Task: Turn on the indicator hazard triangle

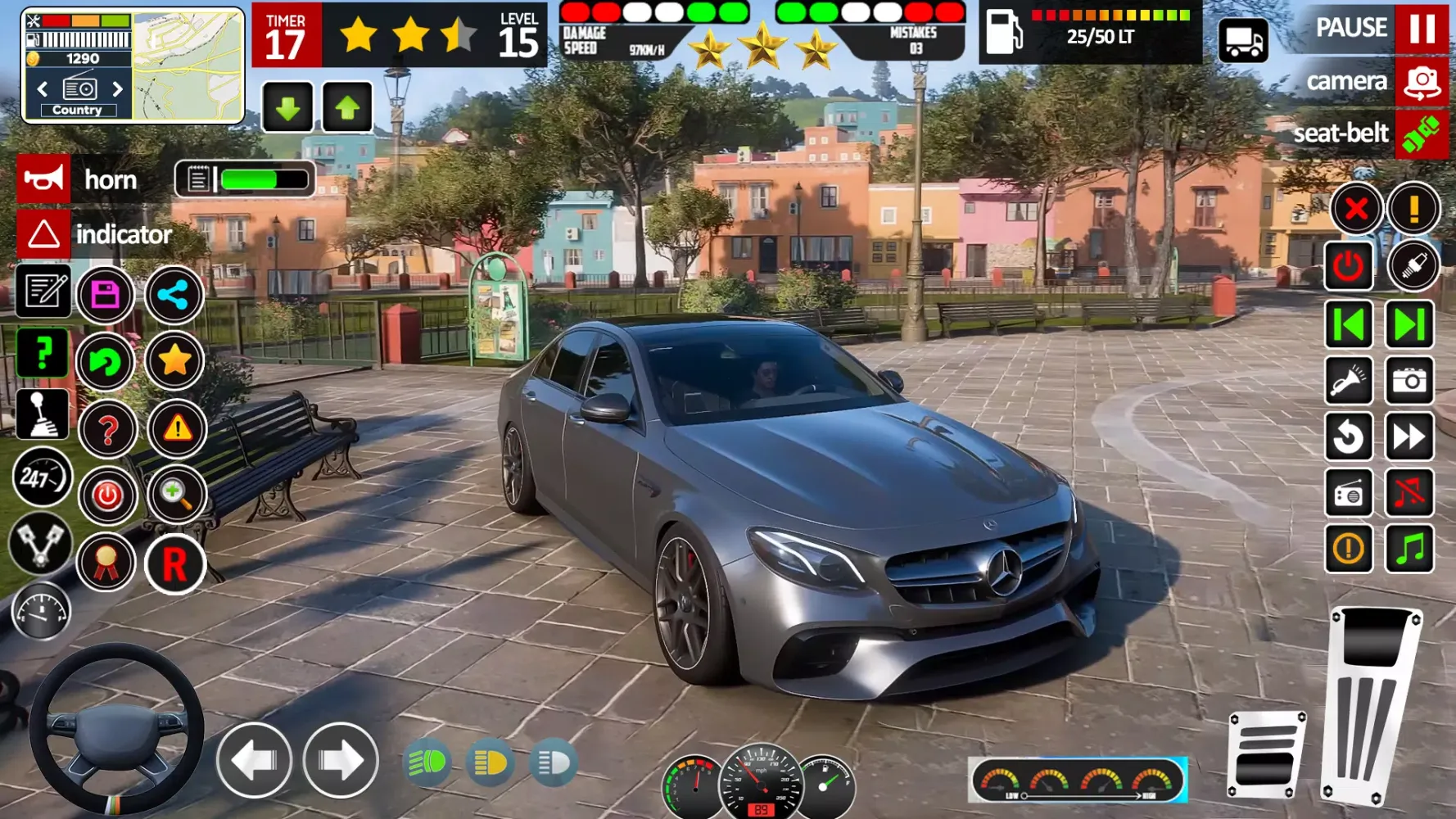Action: point(43,235)
